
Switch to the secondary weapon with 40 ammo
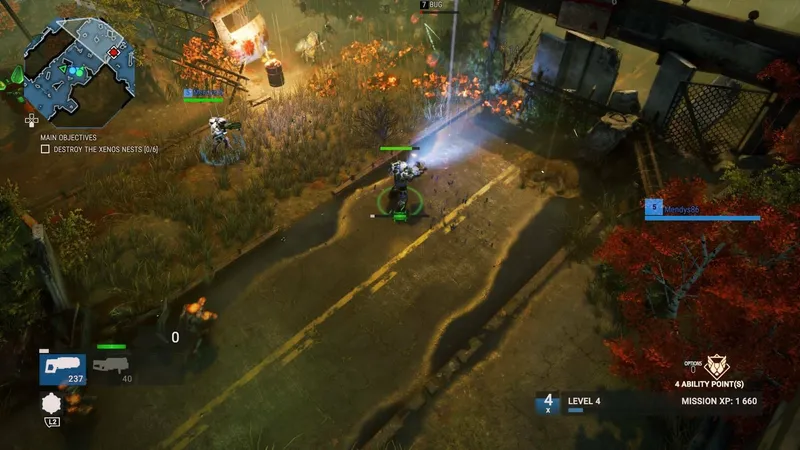[x=113, y=367]
